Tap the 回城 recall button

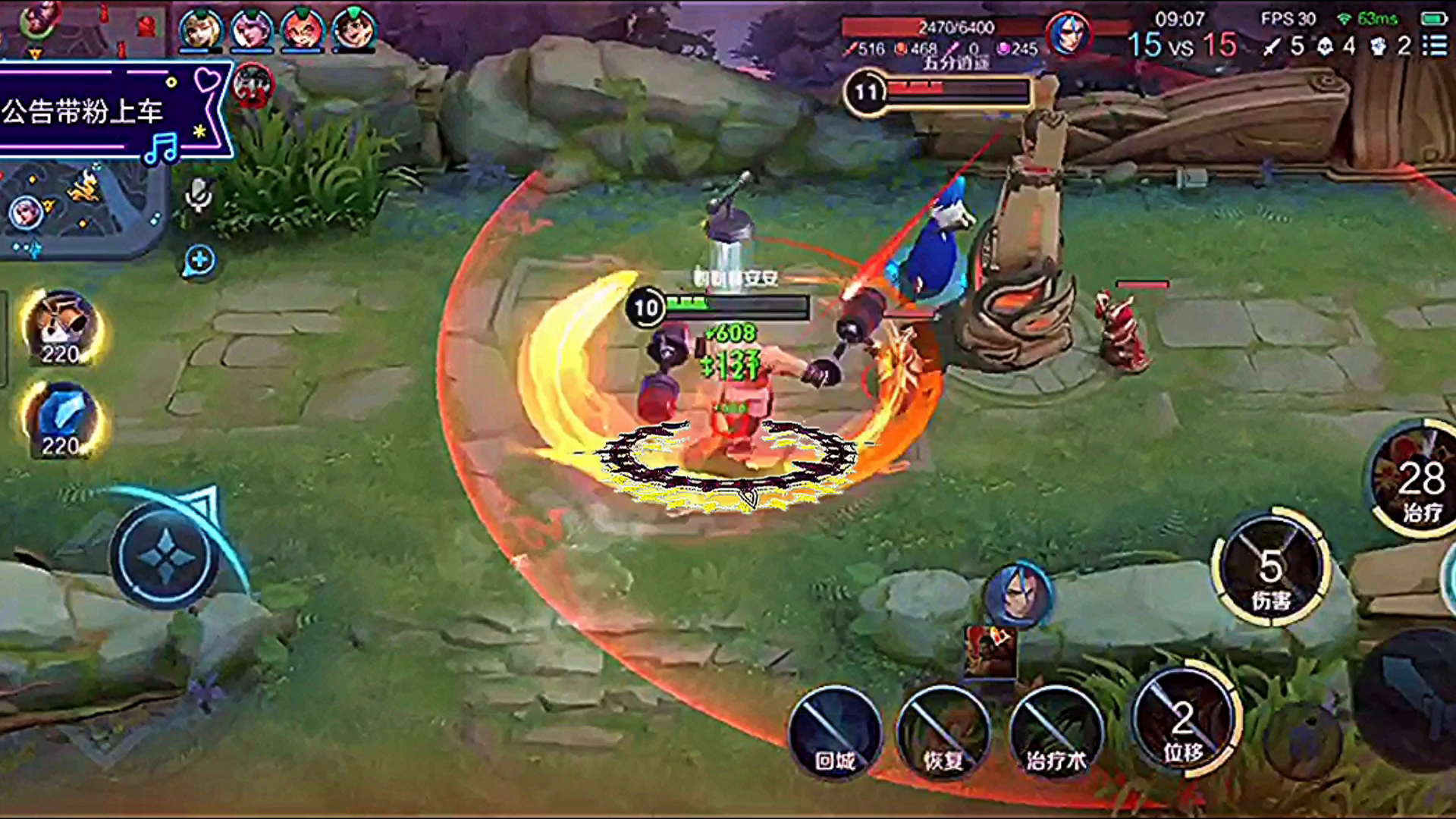835,732
